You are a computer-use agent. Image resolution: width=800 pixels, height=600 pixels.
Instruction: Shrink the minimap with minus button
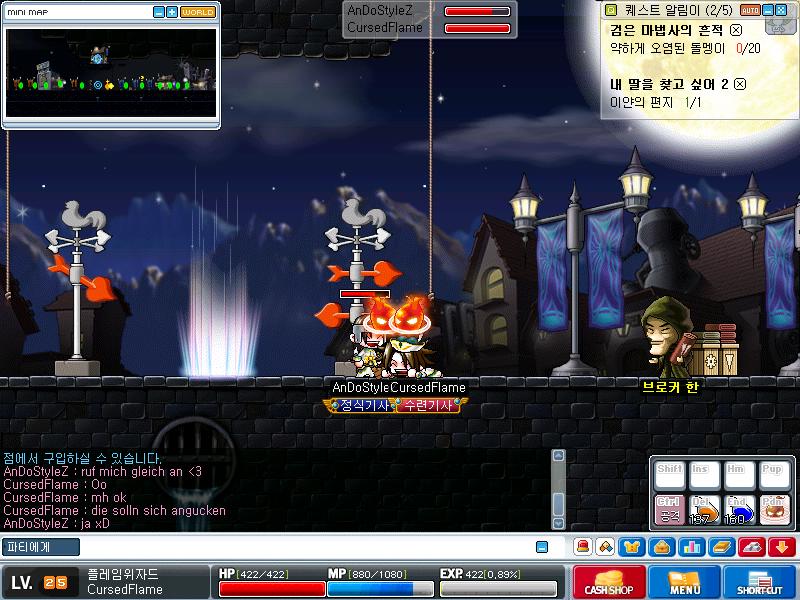click(158, 12)
